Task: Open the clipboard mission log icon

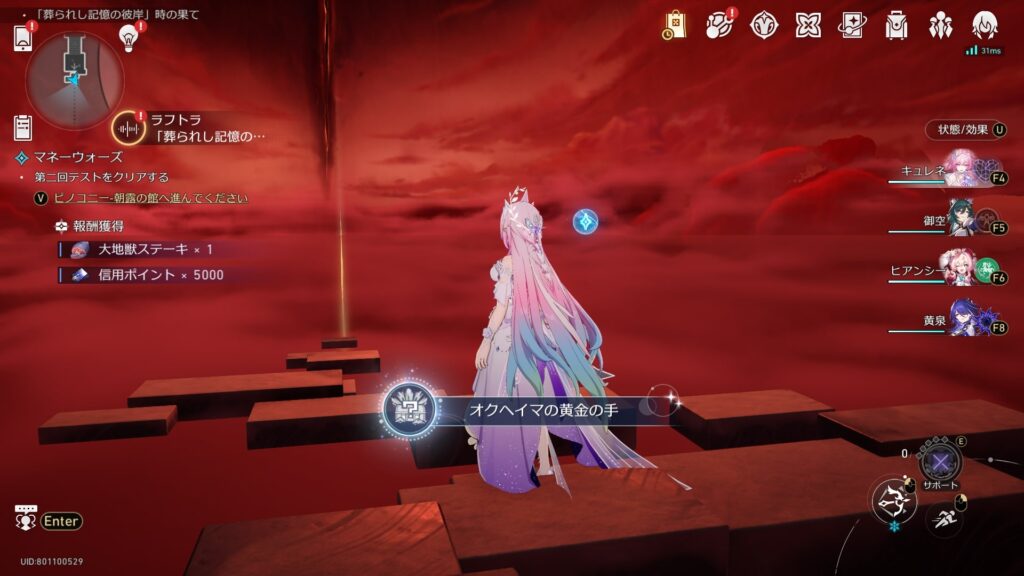Action: [23, 127]
